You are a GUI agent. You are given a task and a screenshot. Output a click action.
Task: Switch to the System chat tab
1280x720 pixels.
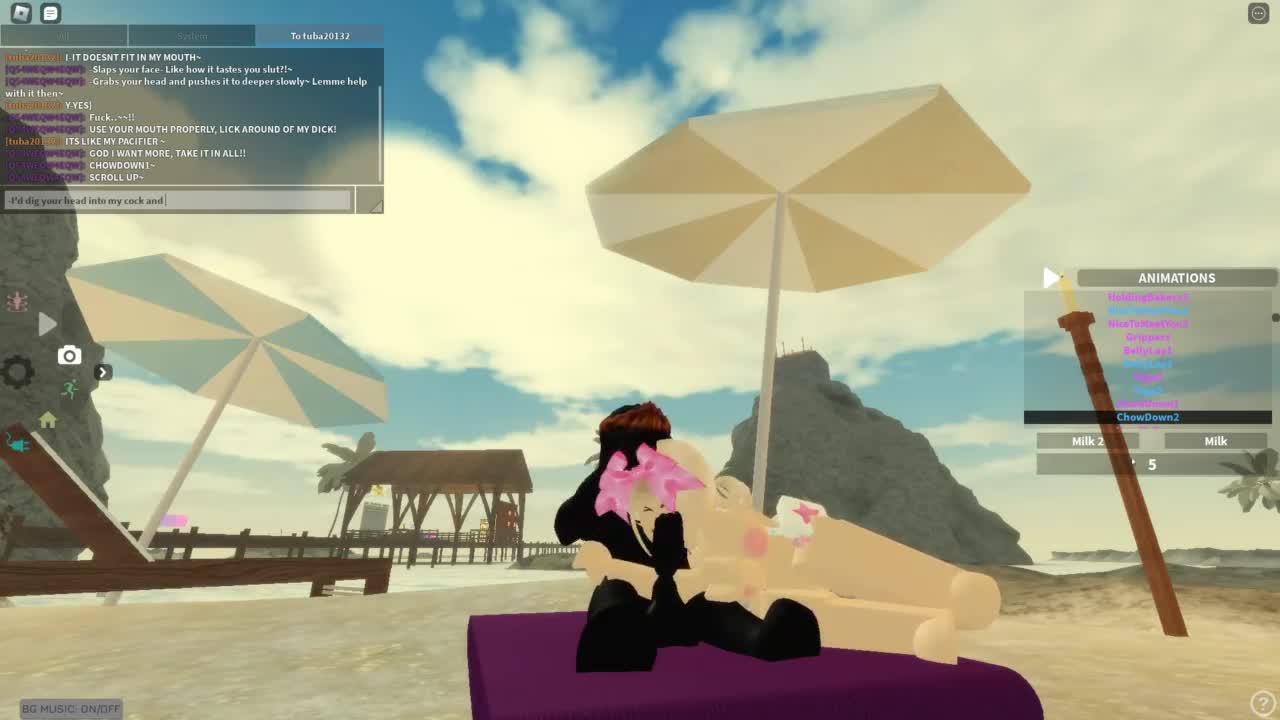(192, 36)
